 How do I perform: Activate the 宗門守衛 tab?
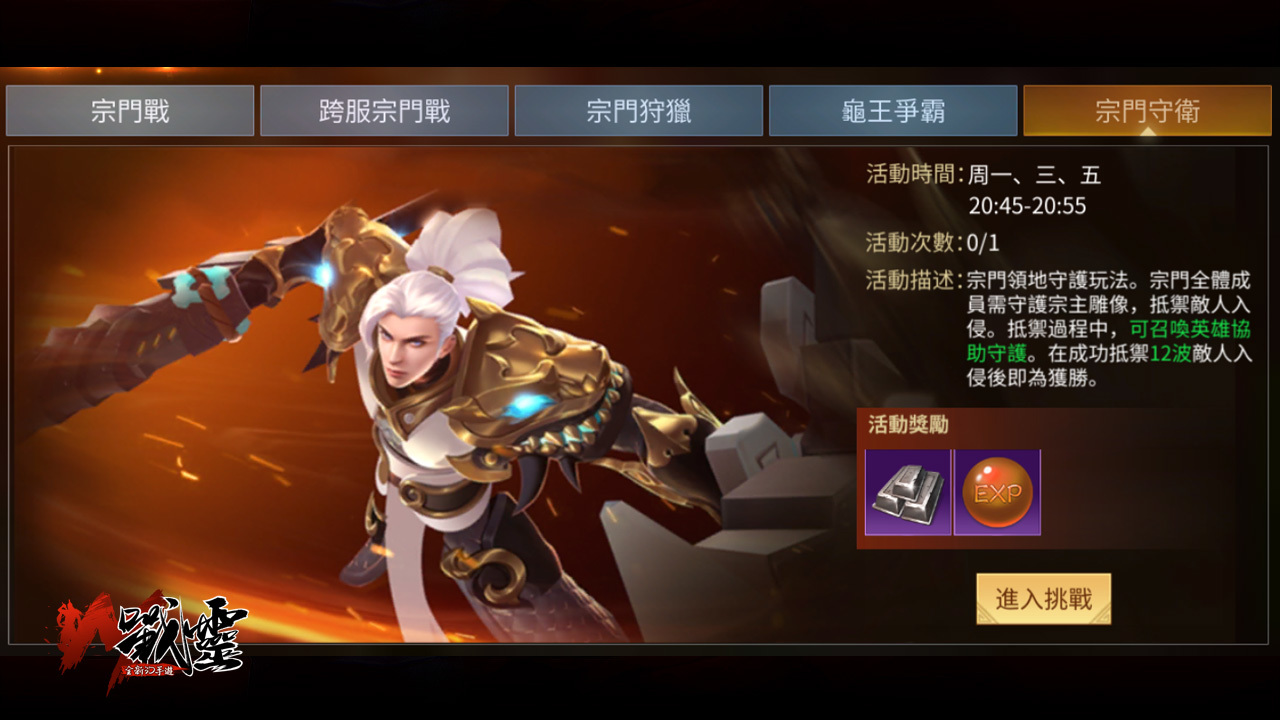click(x=1145, y=110)
